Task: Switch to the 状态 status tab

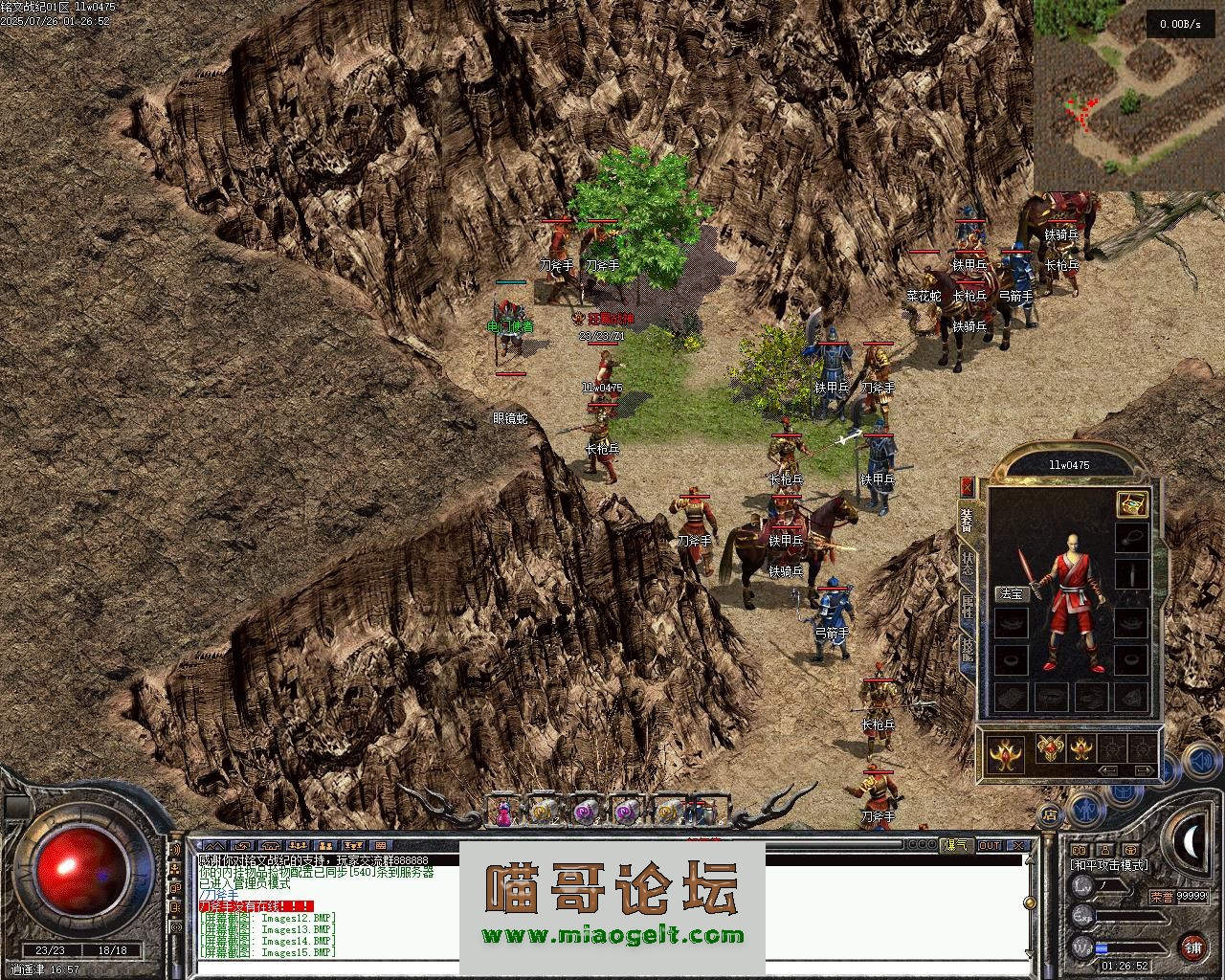Action: click(x=968, y=565)
